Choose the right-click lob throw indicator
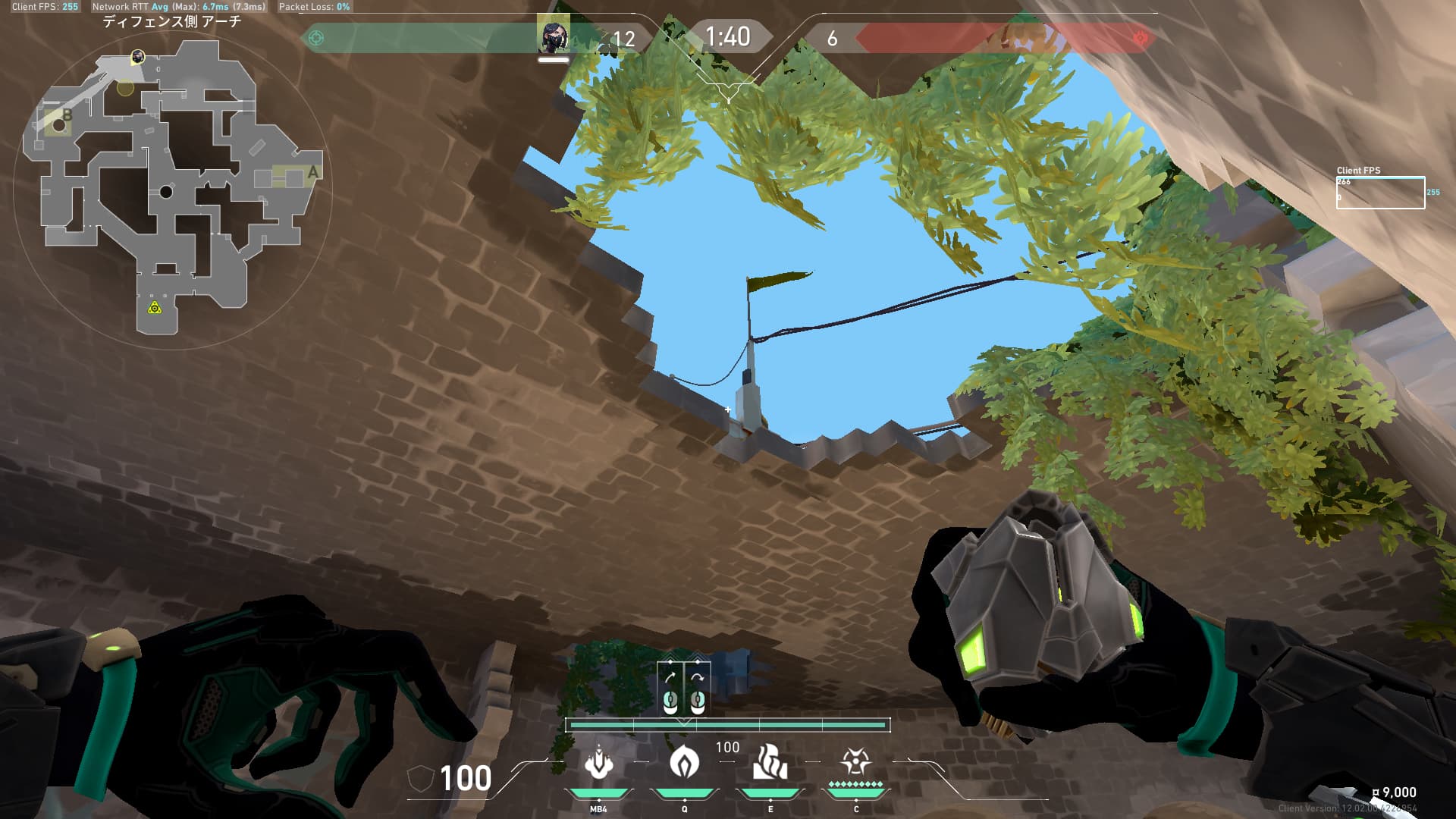This screenshot has width=1456, height=819. point(698,689)
